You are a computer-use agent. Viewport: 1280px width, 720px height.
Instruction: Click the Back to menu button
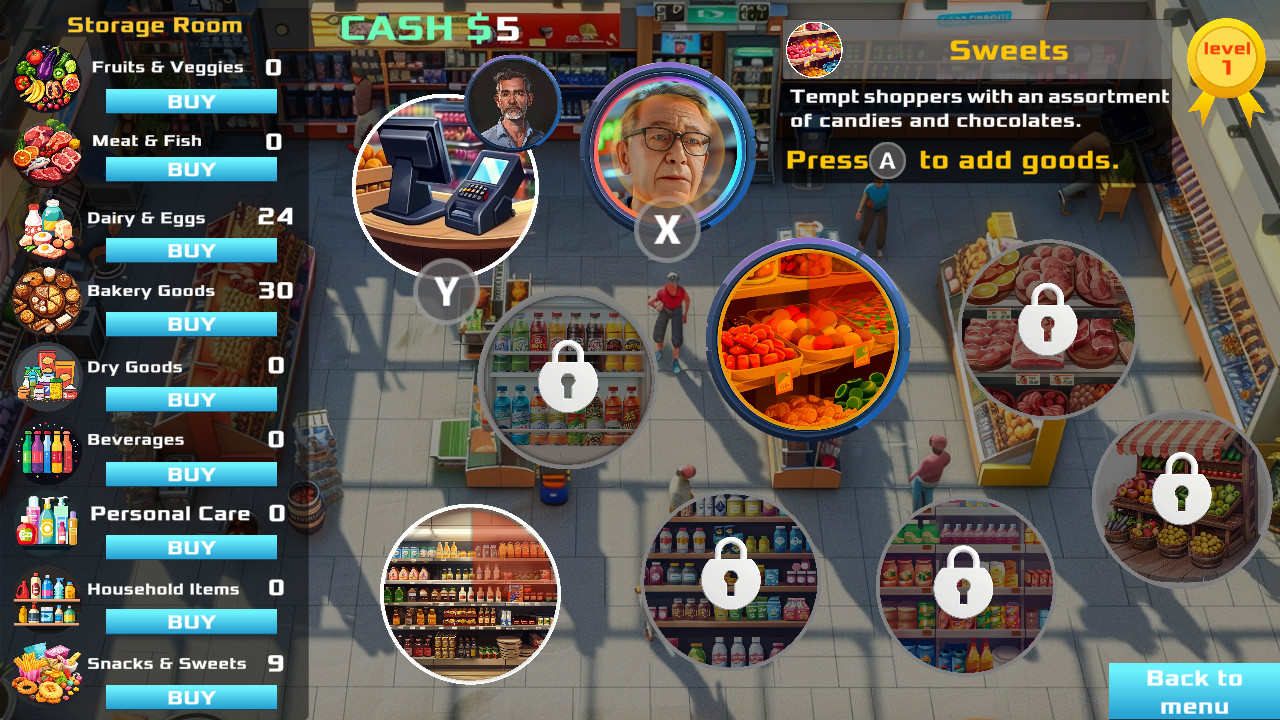point(1196,688)
